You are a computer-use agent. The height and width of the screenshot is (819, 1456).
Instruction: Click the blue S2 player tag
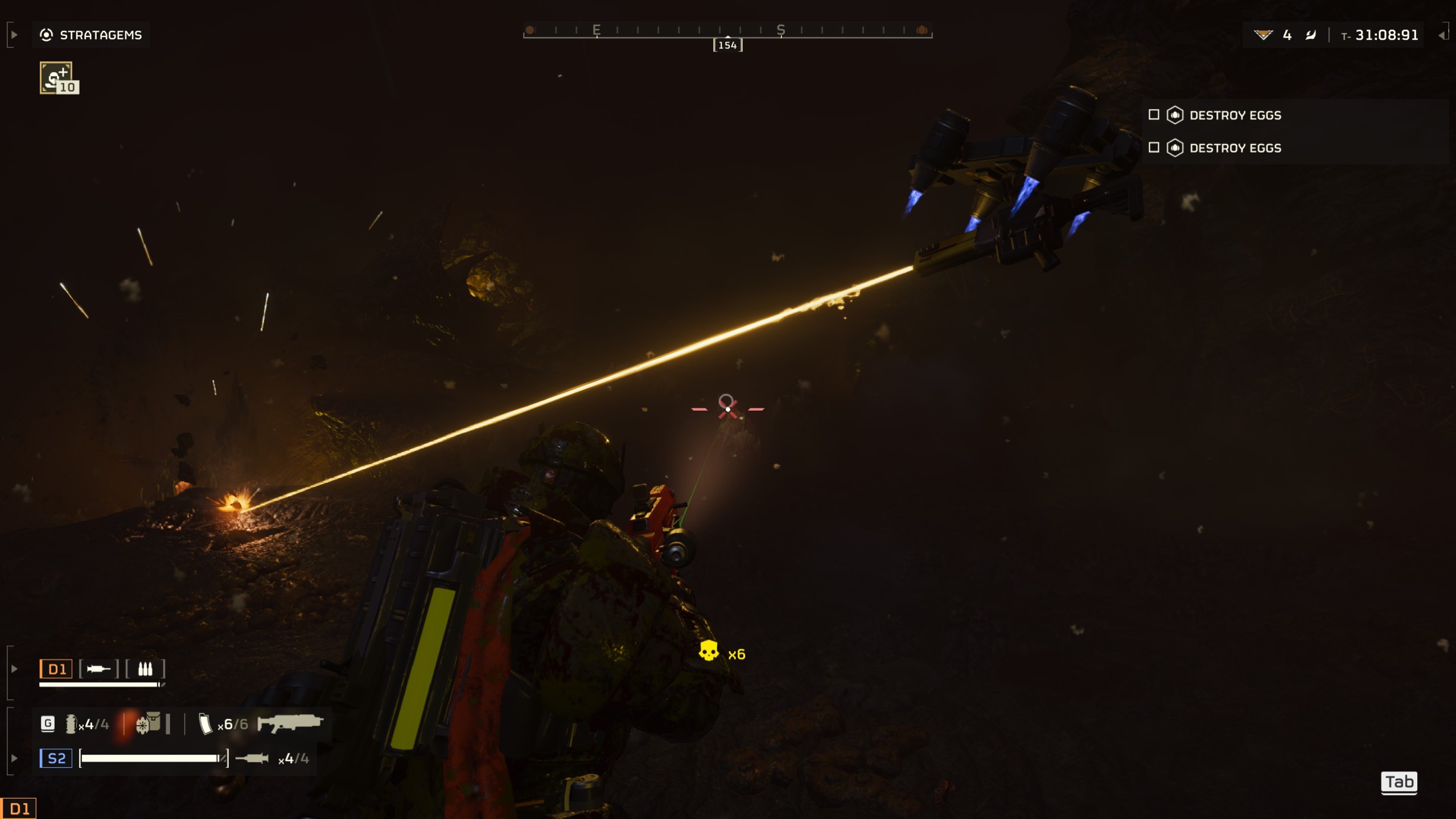pyautogui.click(x=56, y=758)
